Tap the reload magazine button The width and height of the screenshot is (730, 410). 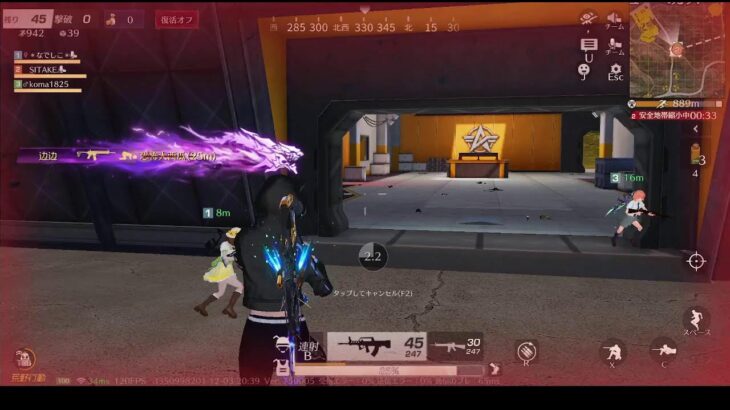pos(526,350)
